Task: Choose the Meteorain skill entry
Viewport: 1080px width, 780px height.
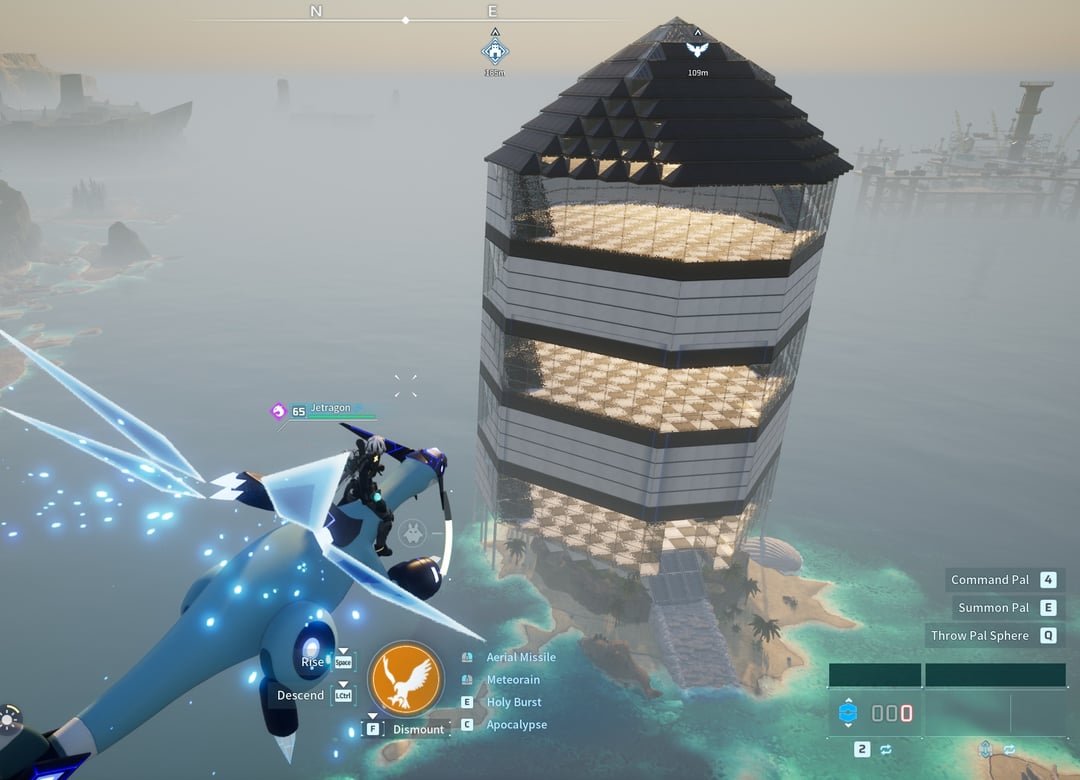Action: 513,680
